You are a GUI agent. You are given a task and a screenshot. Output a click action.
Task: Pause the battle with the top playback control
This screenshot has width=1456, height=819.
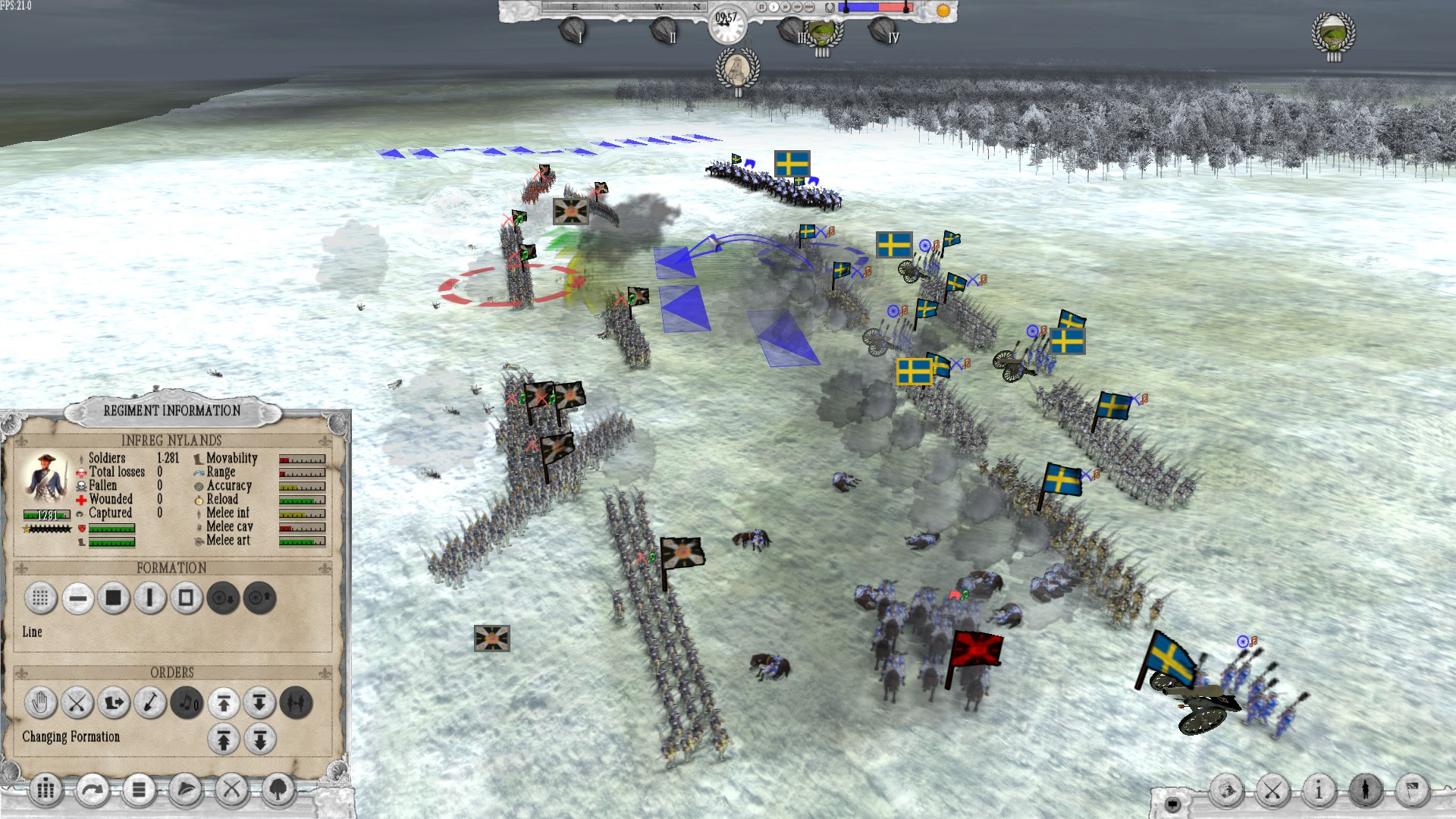point(761,7)
